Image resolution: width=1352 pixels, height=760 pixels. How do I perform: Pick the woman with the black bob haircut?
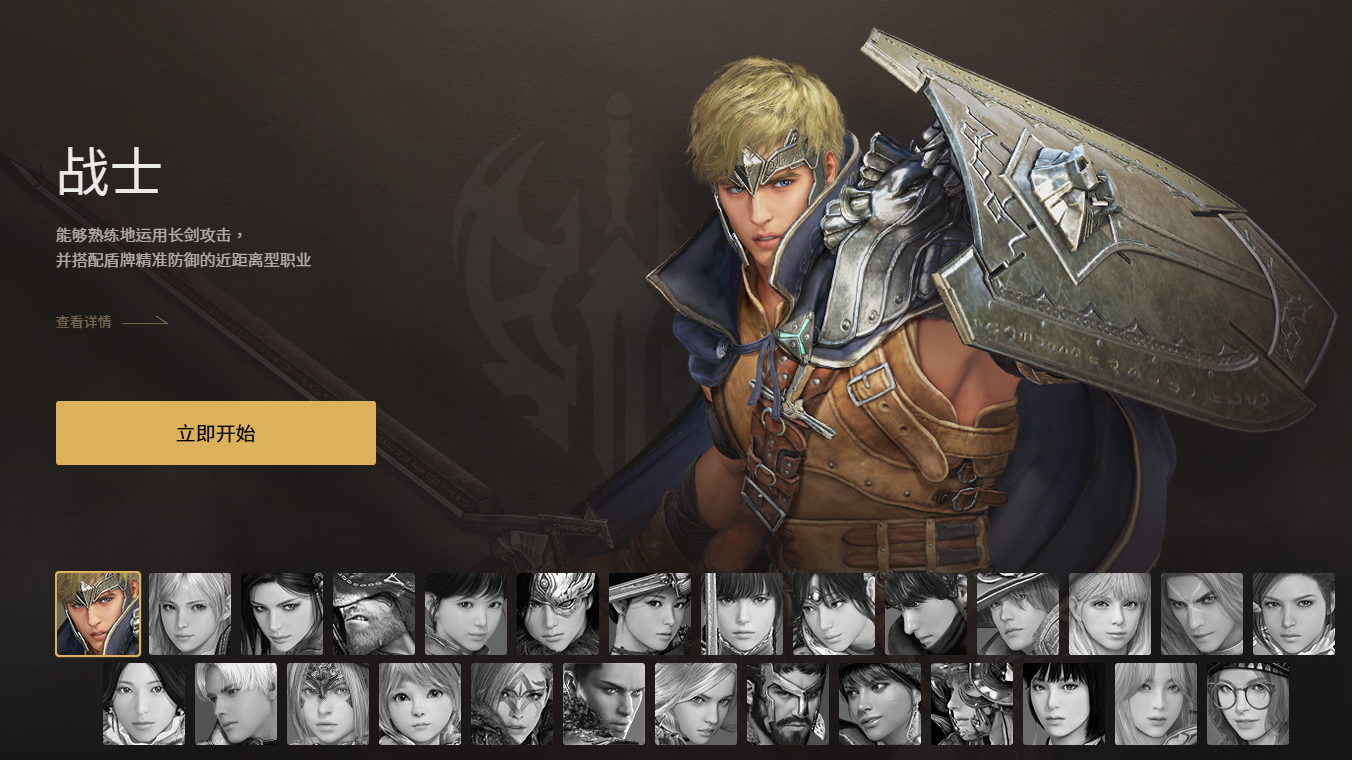click(1064, 704)
